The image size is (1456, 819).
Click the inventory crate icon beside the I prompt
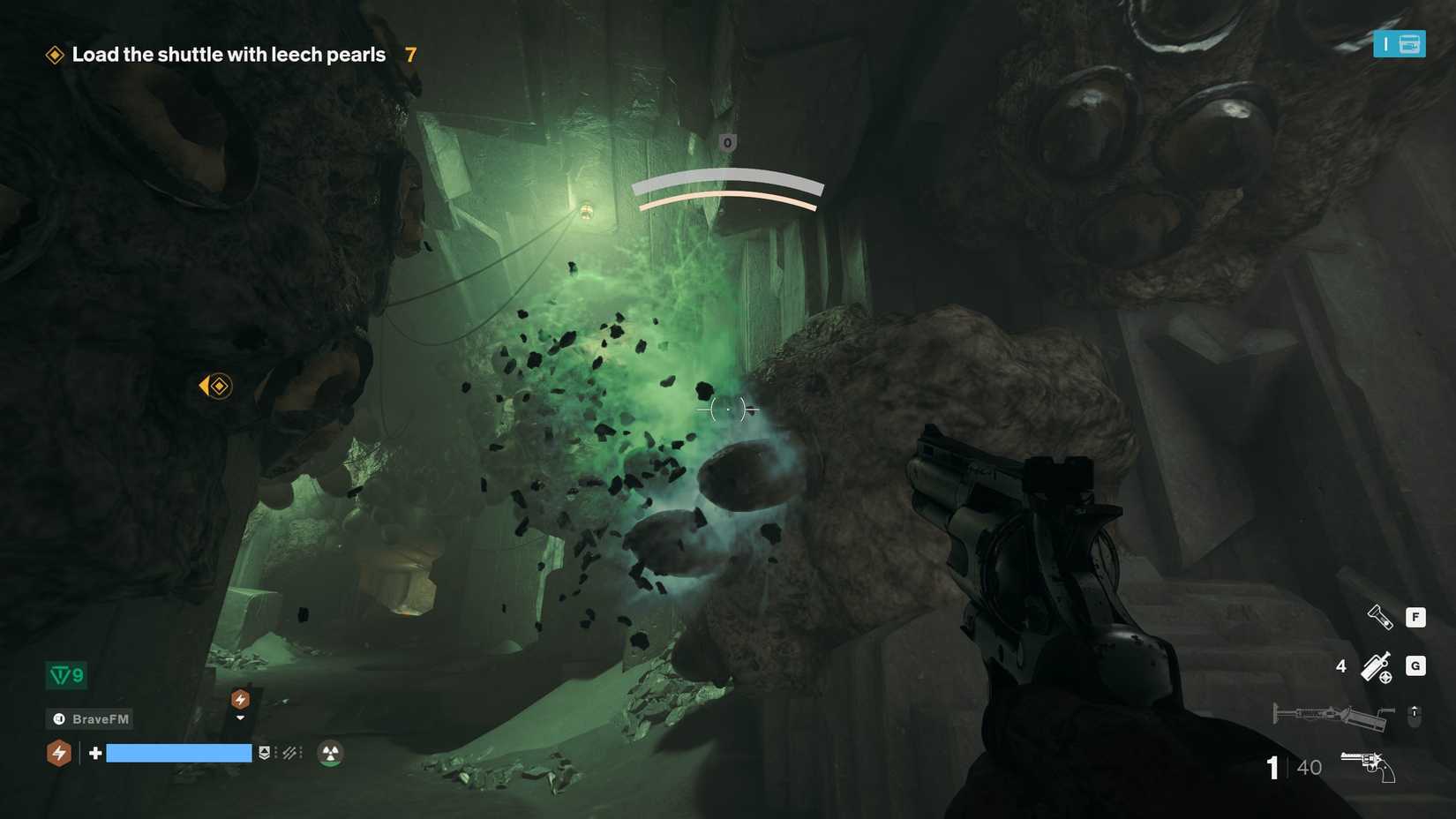(1409, 43)
